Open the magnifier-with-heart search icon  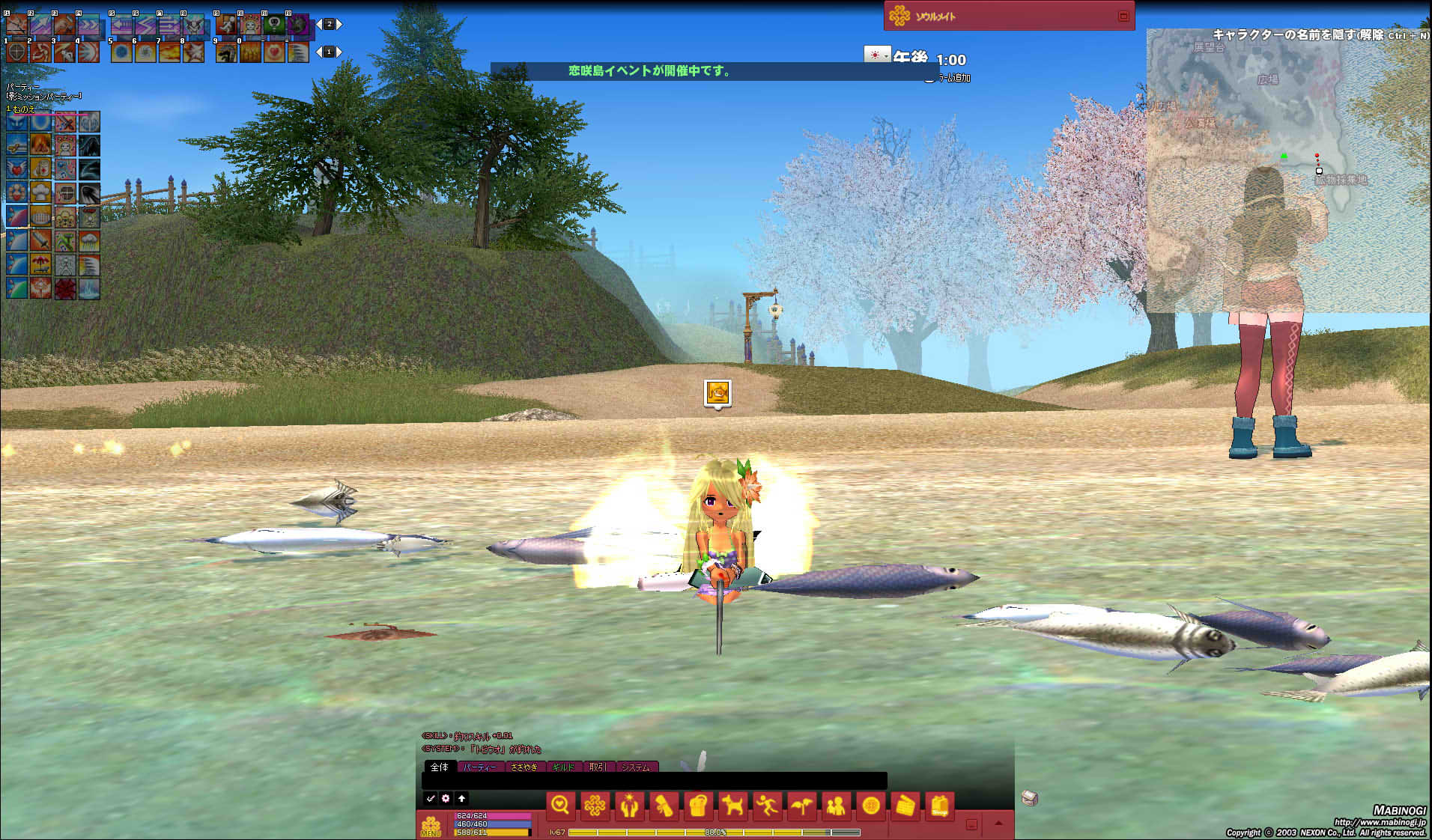[560, 806]
